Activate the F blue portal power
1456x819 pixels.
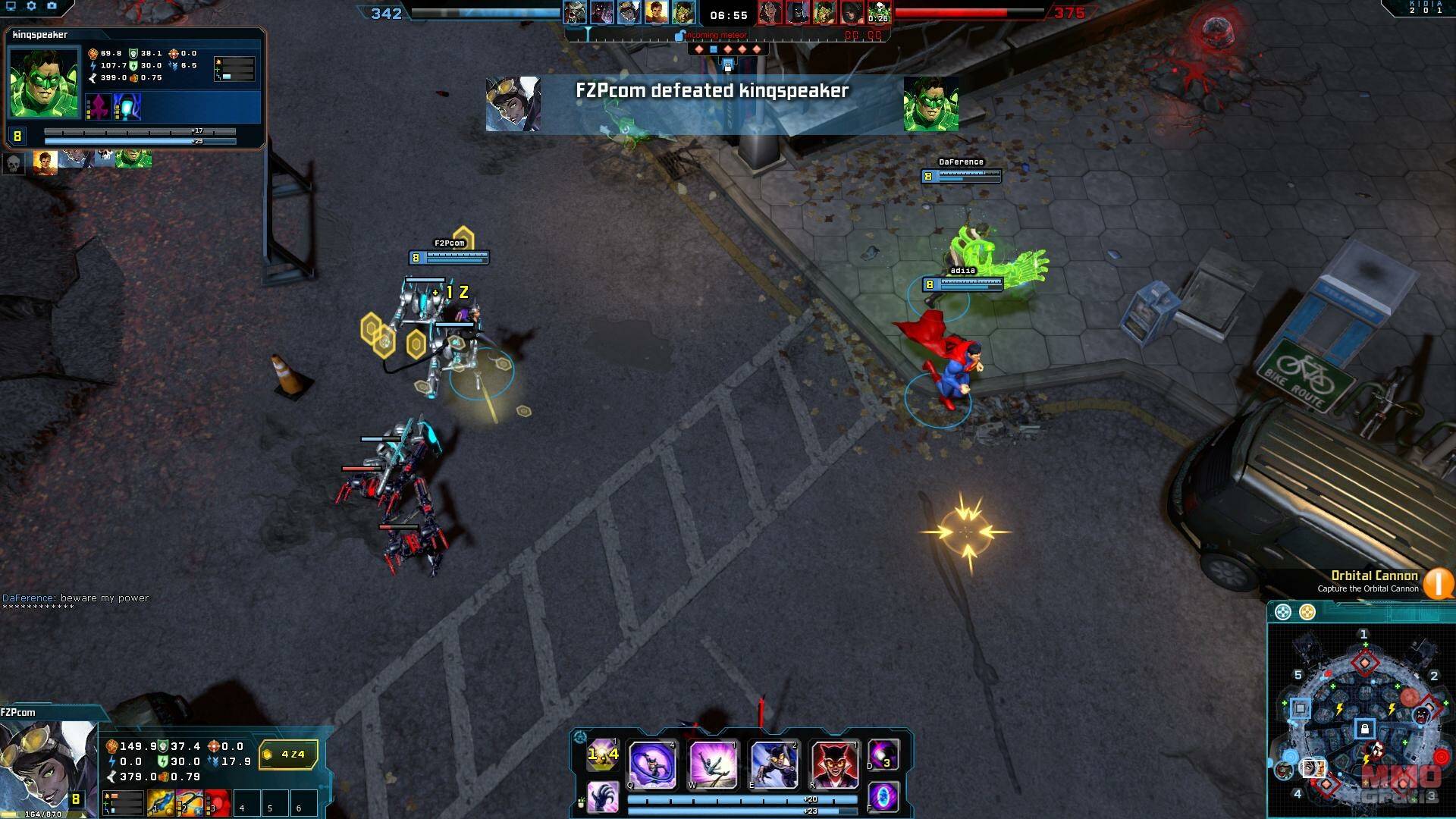click(883, 798)
